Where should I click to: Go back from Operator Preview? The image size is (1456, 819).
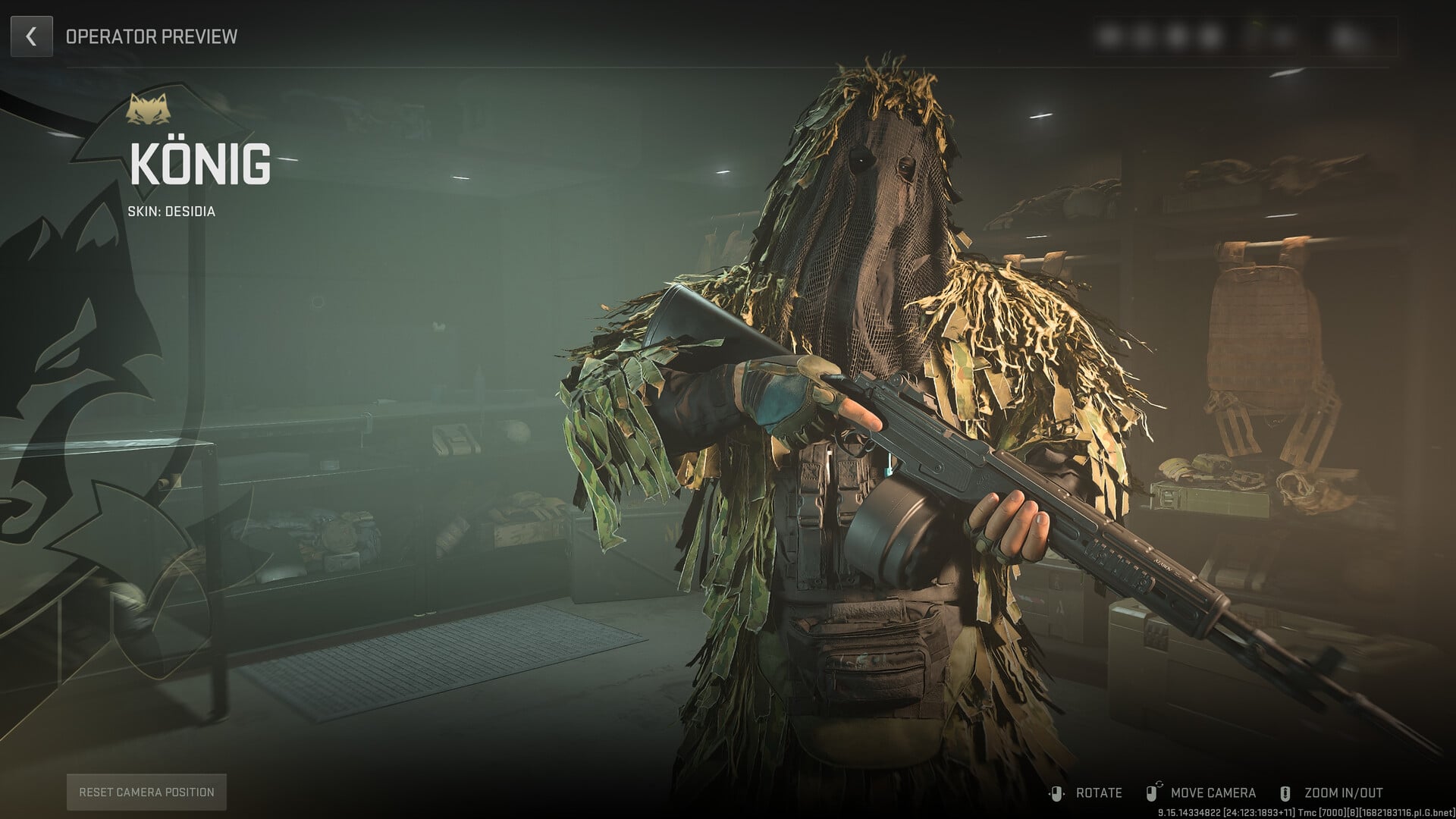click(31, 36)
